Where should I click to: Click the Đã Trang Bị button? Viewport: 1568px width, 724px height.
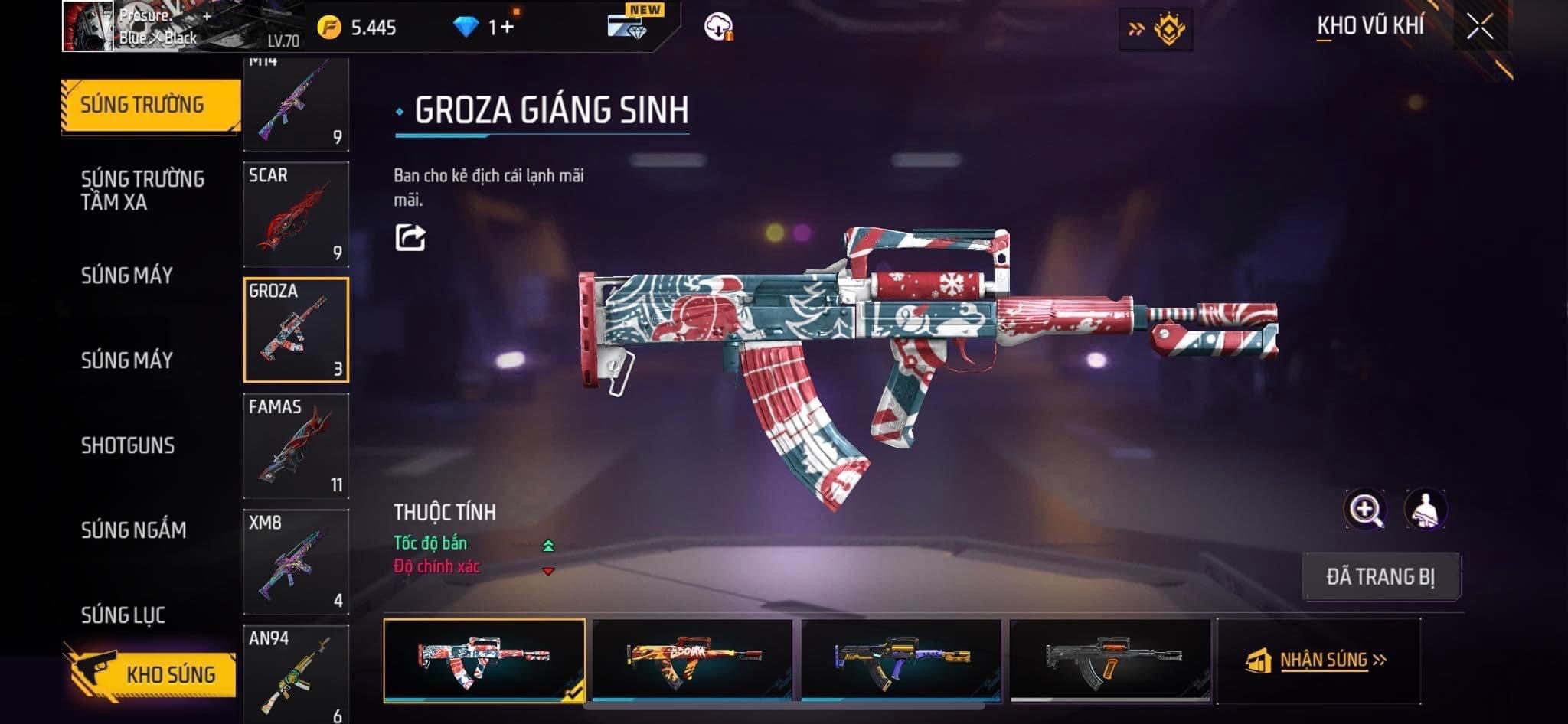1380,576
